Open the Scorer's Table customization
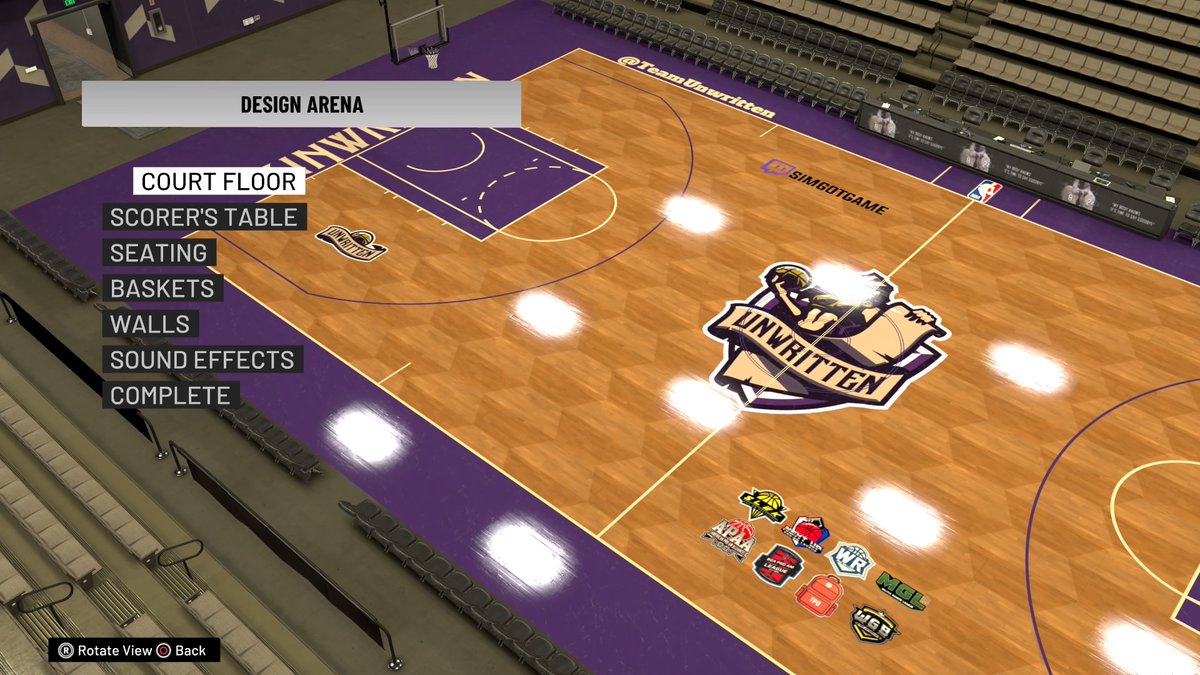 (x=204, y=217)
